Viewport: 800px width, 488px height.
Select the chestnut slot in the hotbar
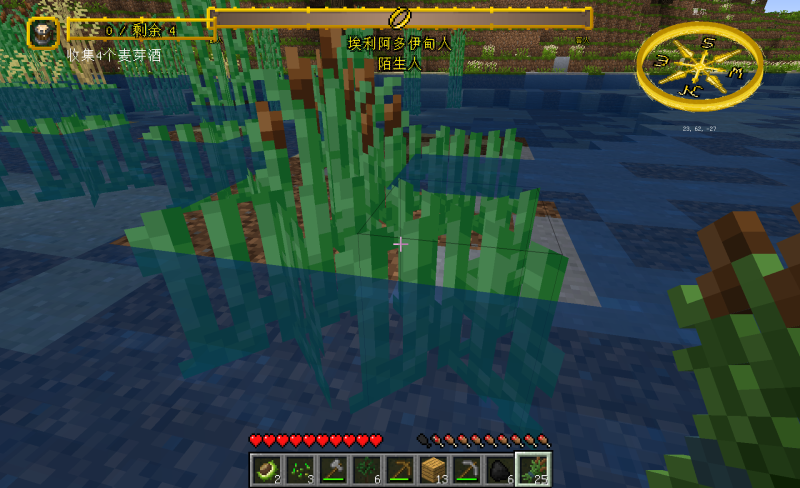point(265,470)
